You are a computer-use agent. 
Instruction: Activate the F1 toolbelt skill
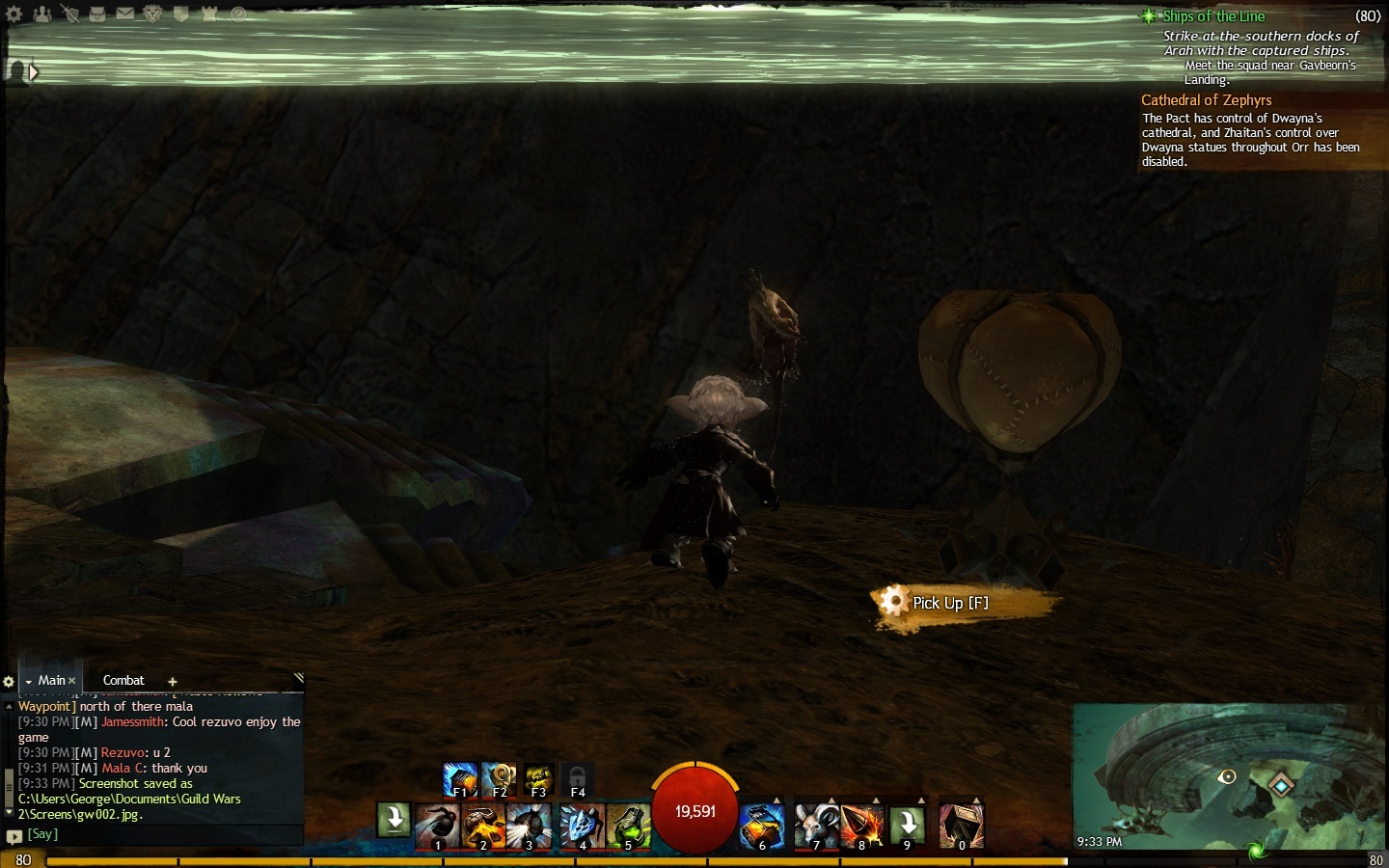(x=460, y=779)
